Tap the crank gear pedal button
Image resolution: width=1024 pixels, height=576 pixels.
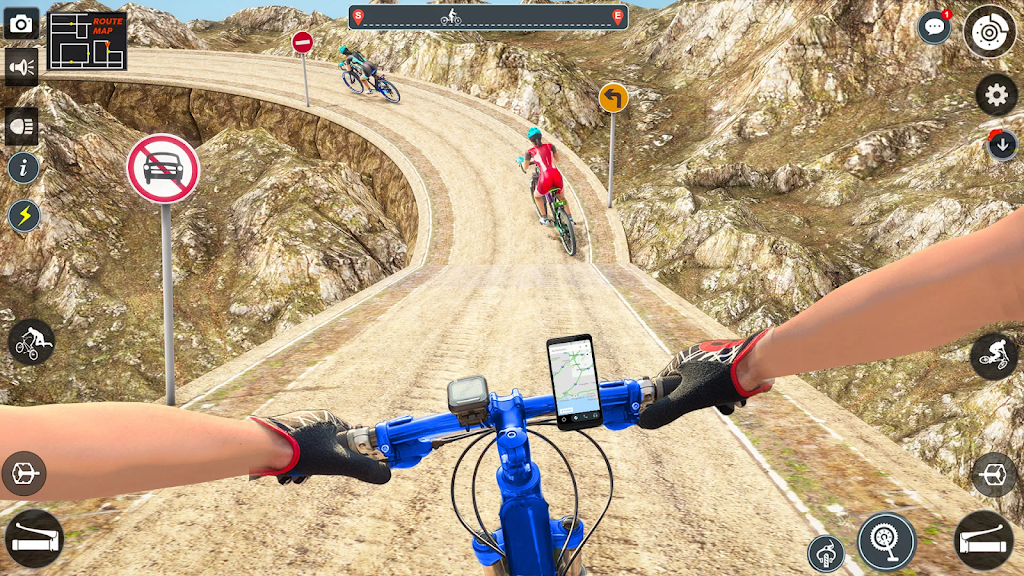[886, 541]
